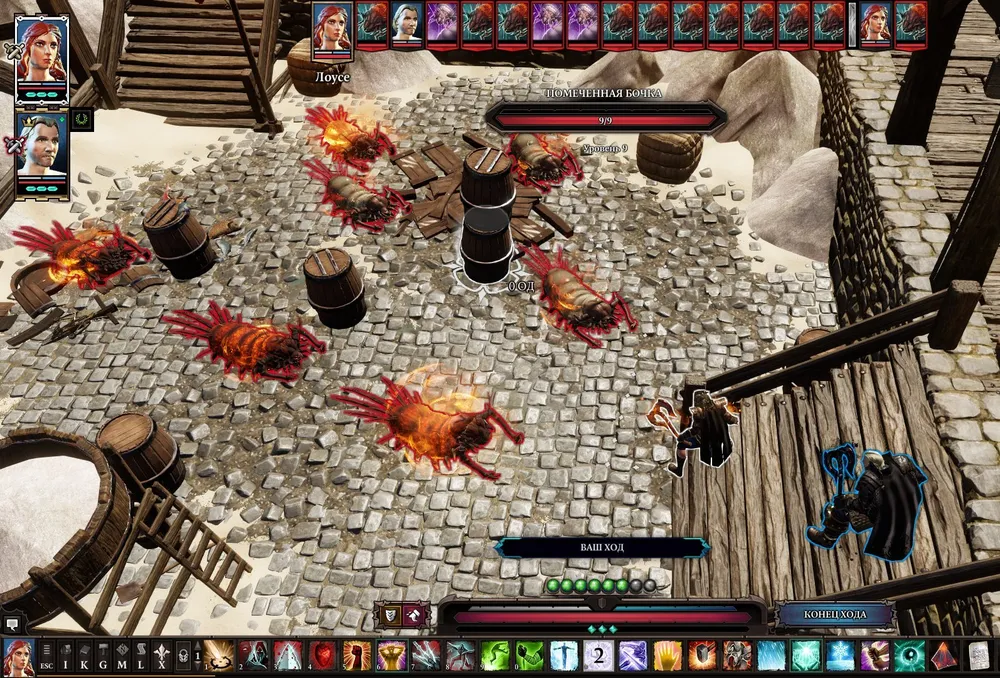Use the teal eye skill
The height and width of the screenshot is (678, 1000).
[x=909, y=656]
